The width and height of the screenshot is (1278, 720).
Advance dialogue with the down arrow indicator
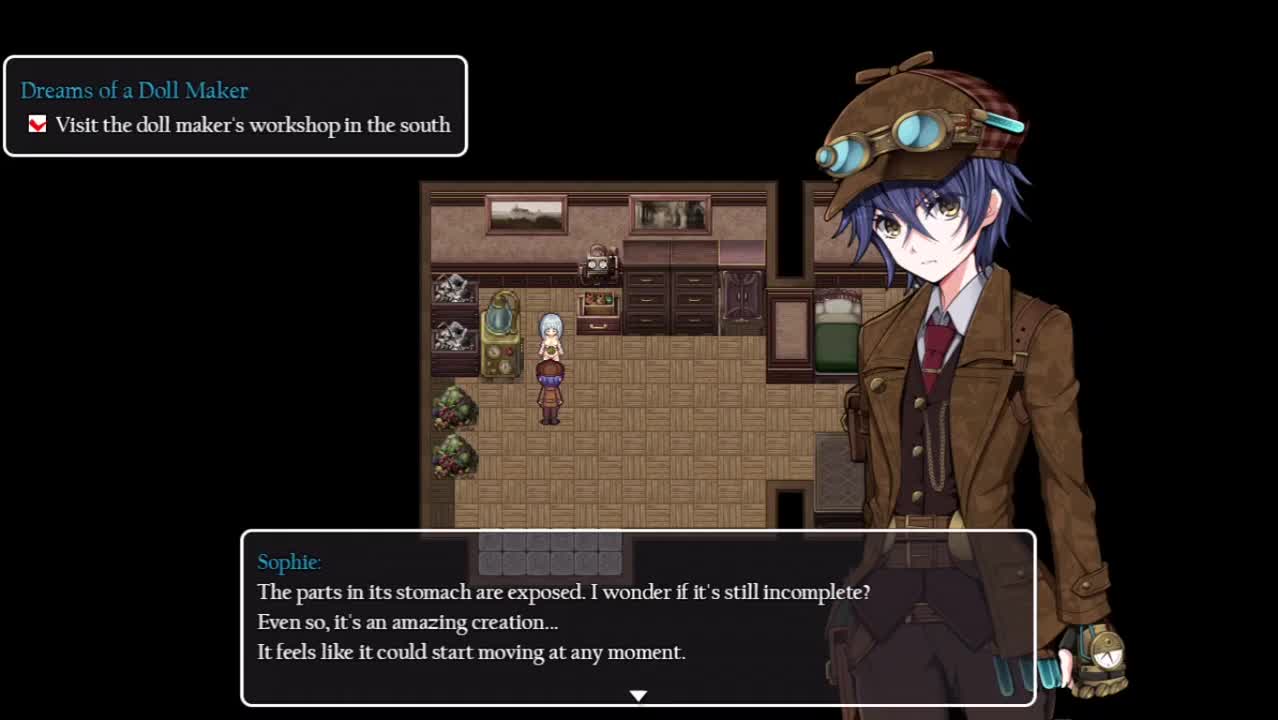pyautogui.click(x=638, y=695)
